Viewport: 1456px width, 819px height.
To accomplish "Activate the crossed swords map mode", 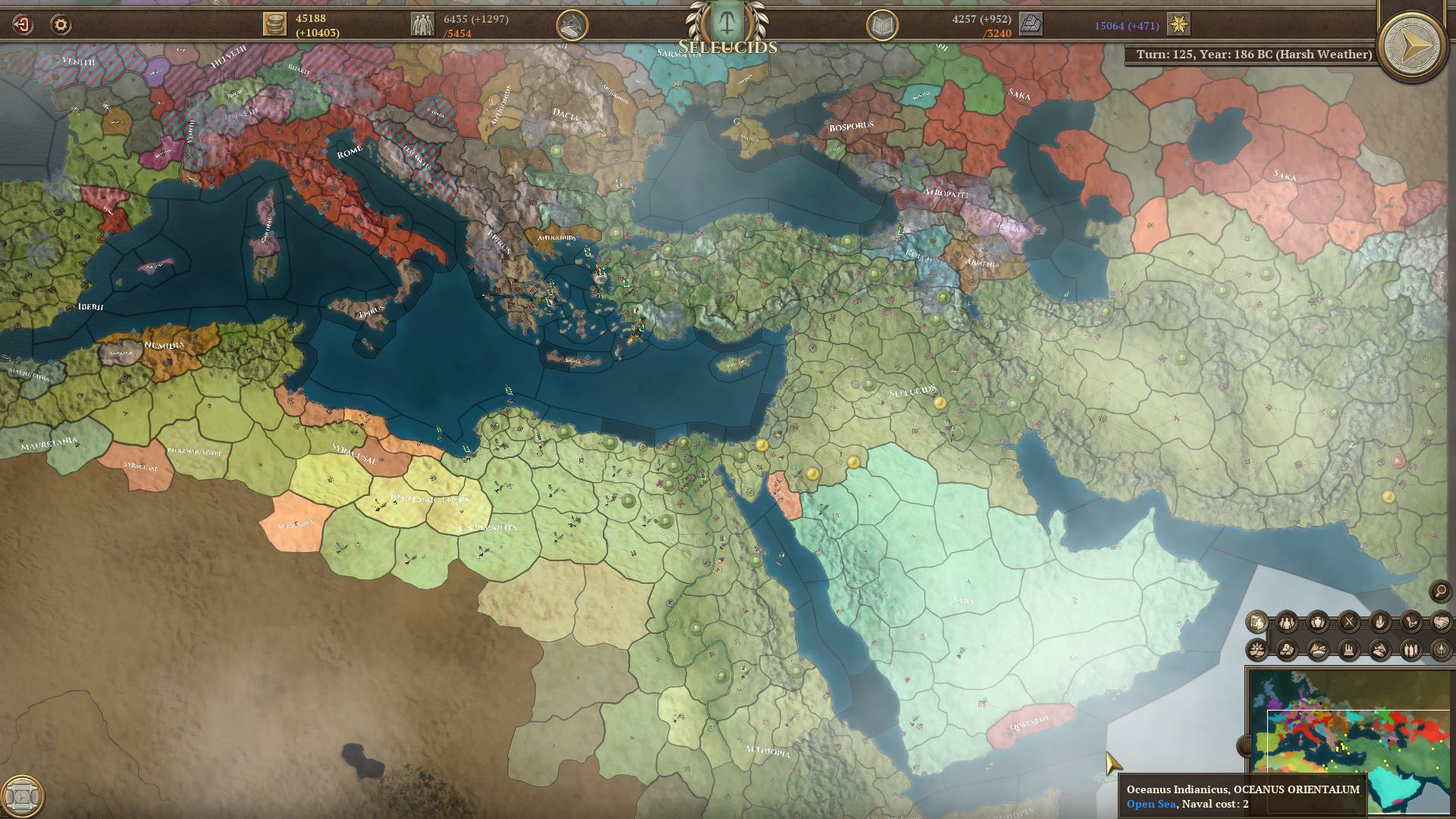I will pyautogui.click(x=1349, y=623).
